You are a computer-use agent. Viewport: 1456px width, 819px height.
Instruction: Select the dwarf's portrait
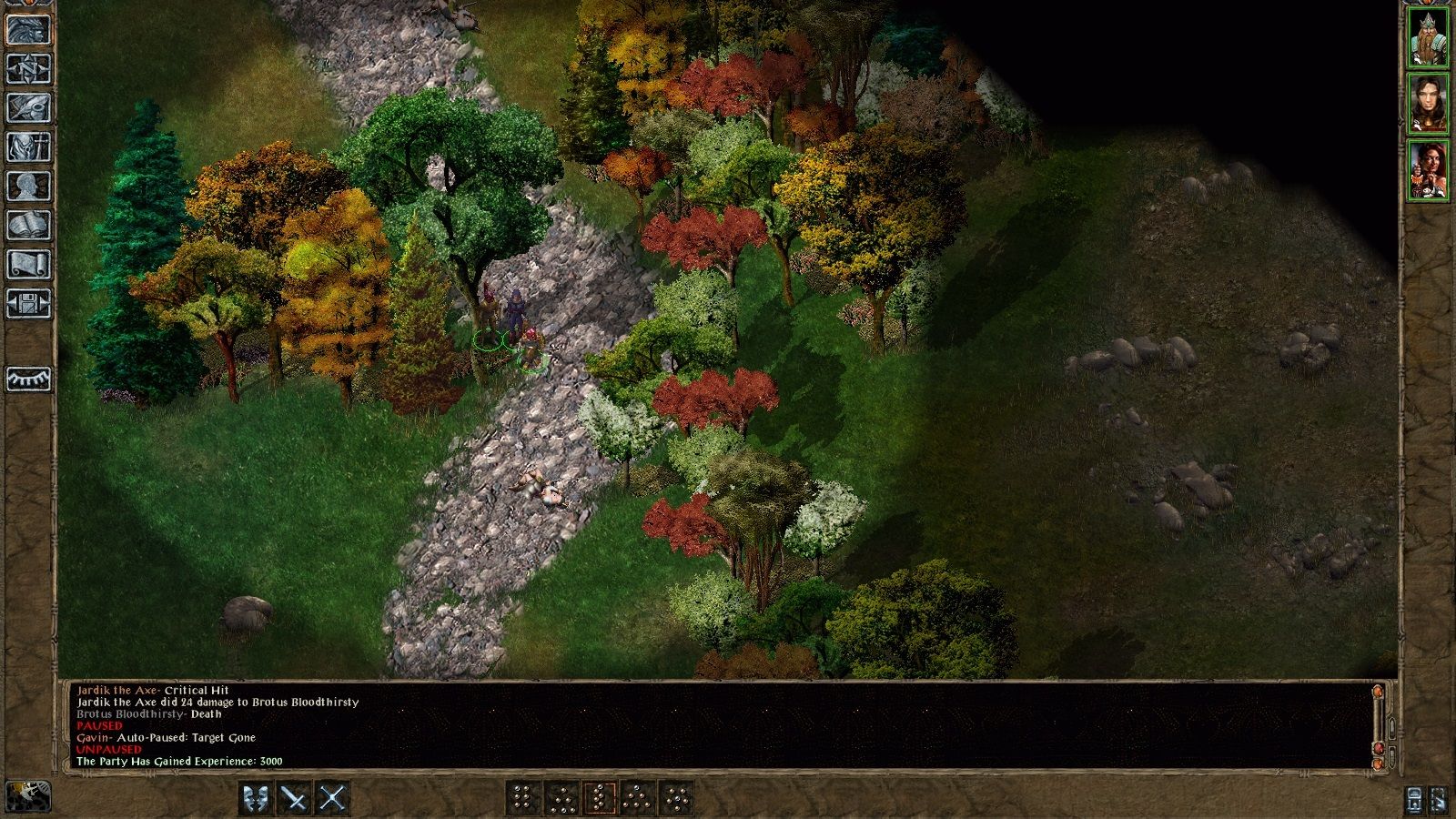click(x=1429, y=36)
